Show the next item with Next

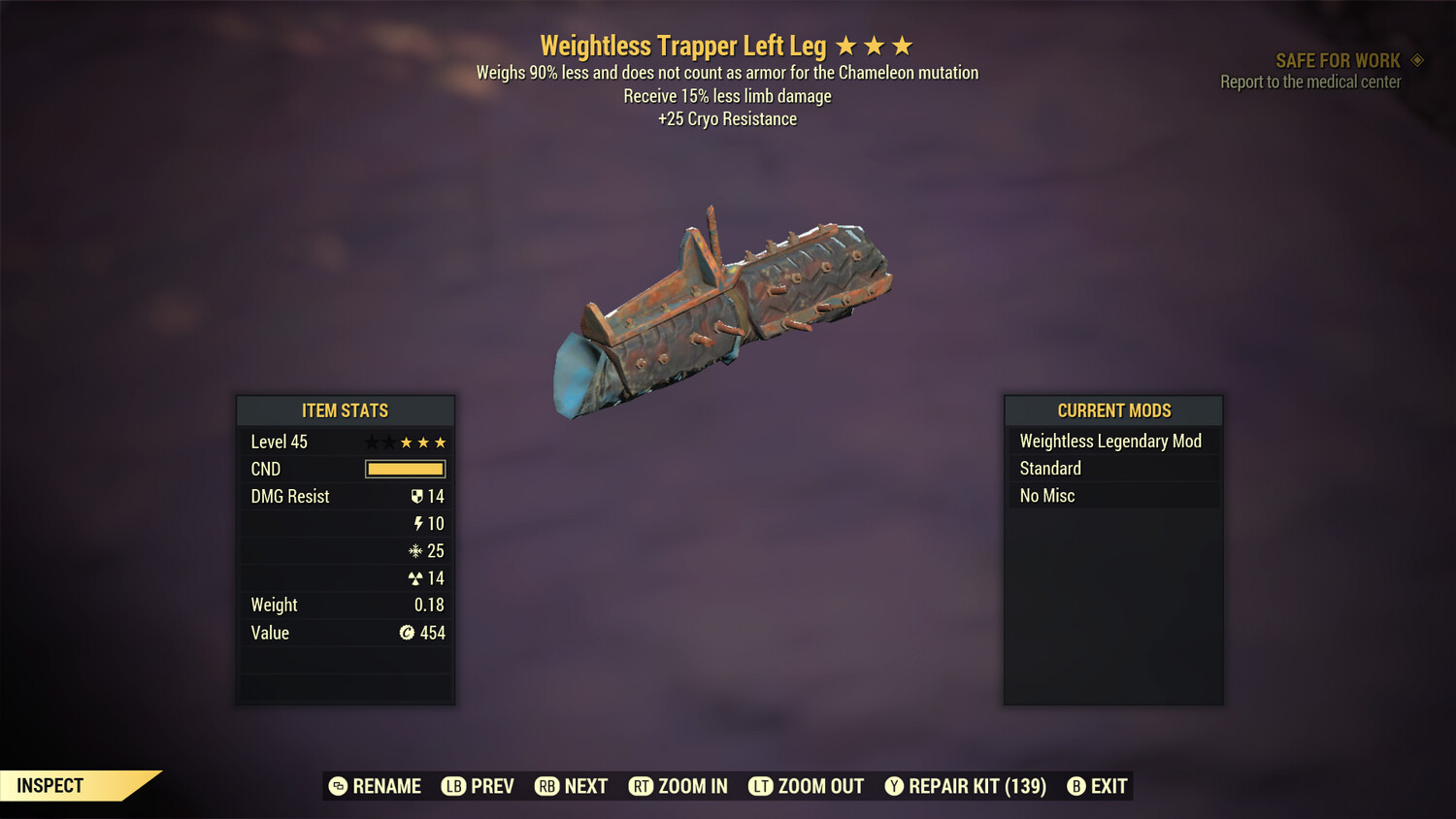(572, 786)
